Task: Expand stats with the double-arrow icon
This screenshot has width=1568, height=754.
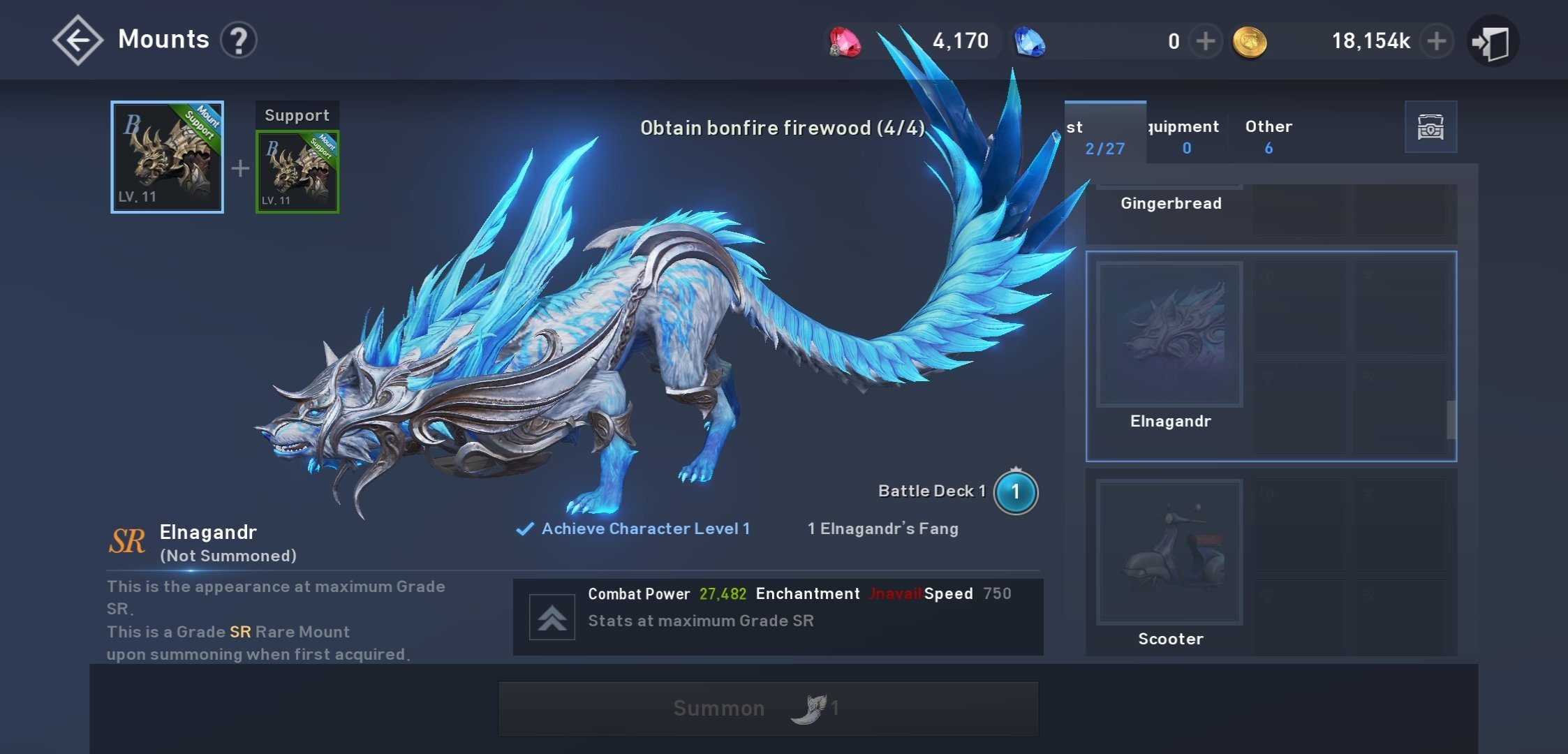Action: 552,617
